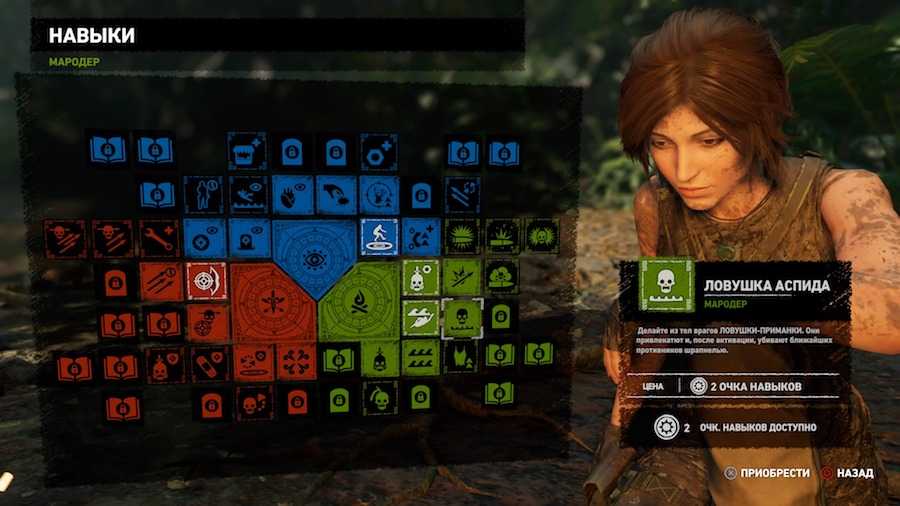The height and width of the screenshot is (506, 900).
Task: Select the blue deer in circle skill
Action: click(379, 194)
